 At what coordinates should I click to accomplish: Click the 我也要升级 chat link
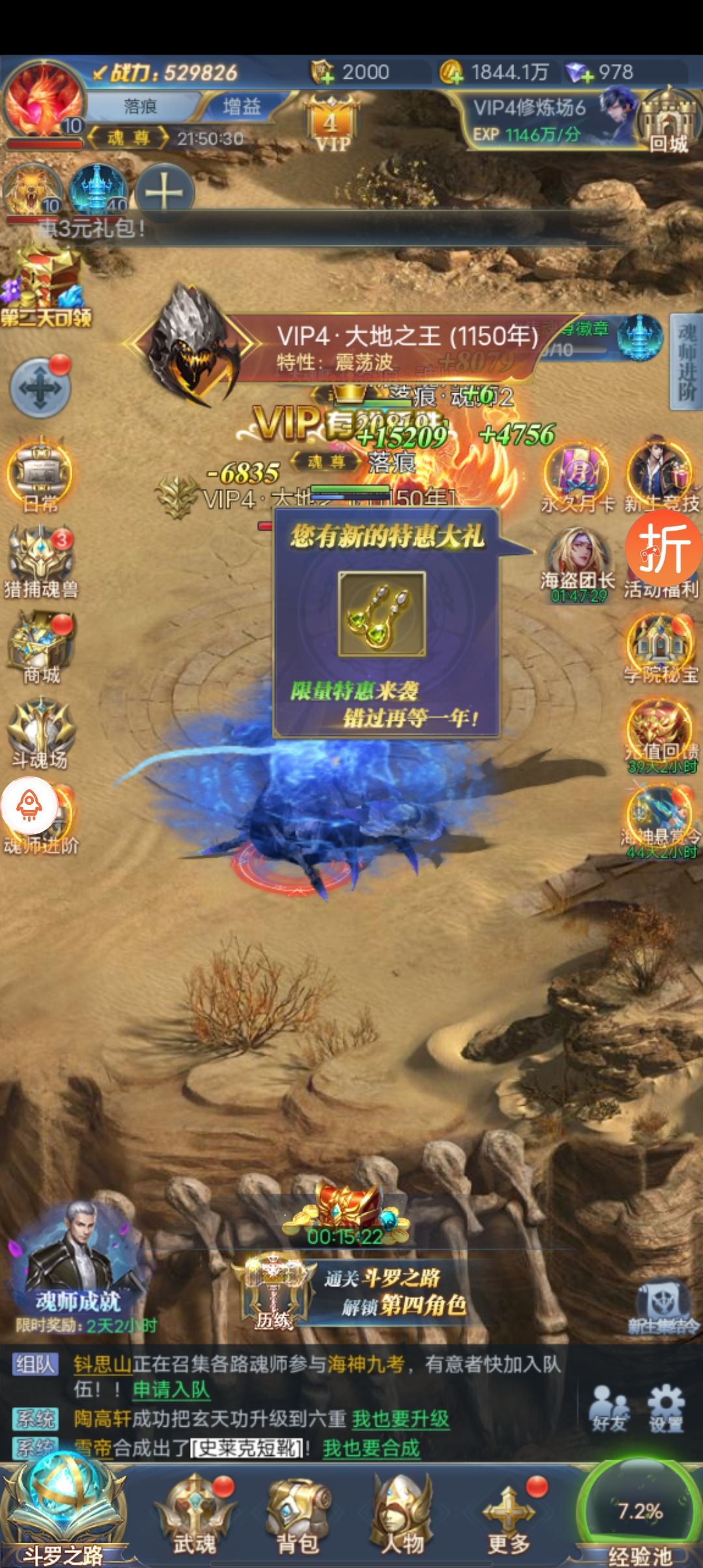tap(400, 1419)
